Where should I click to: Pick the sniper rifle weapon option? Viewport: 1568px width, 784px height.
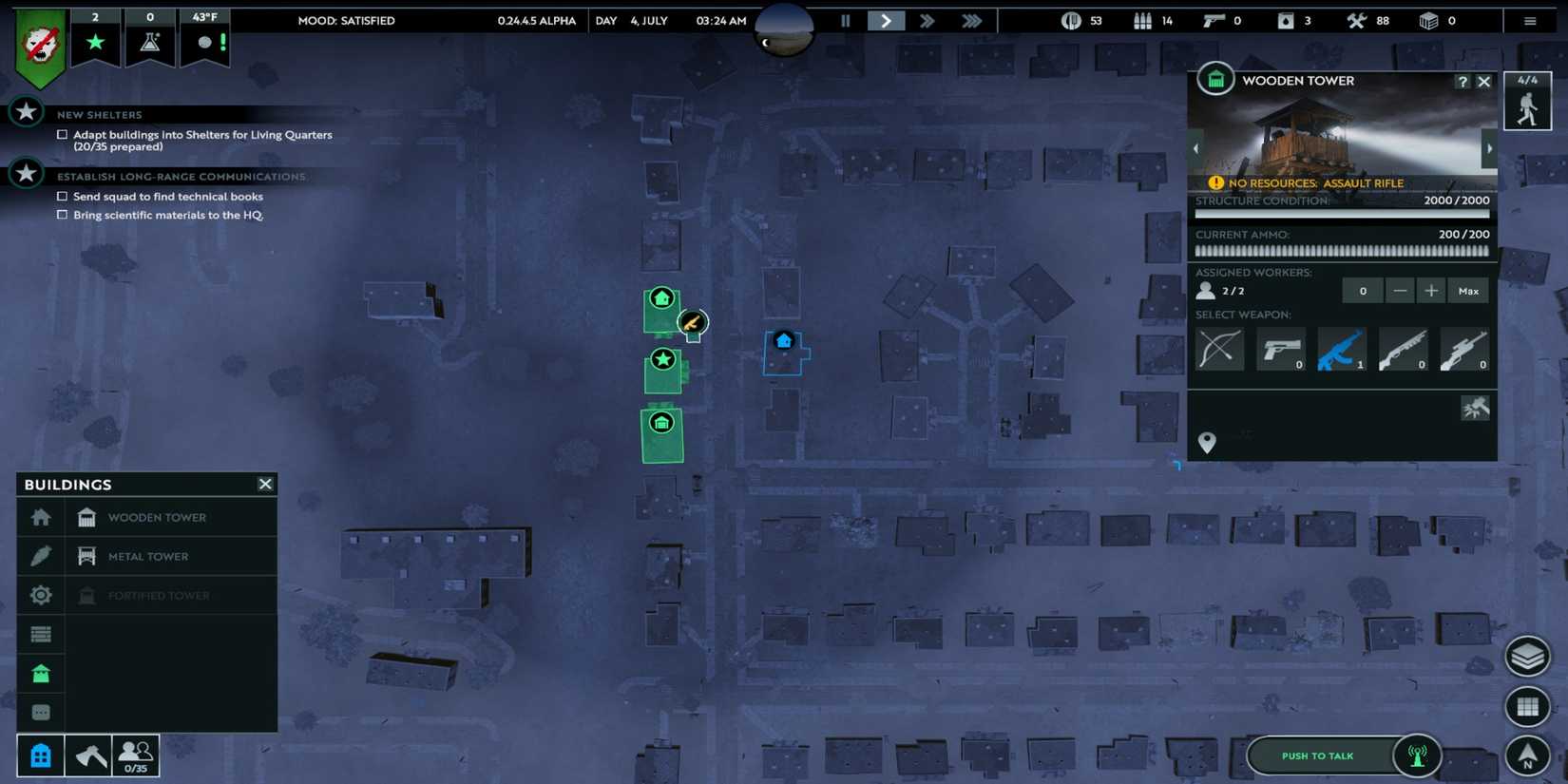pos(1465,350)
